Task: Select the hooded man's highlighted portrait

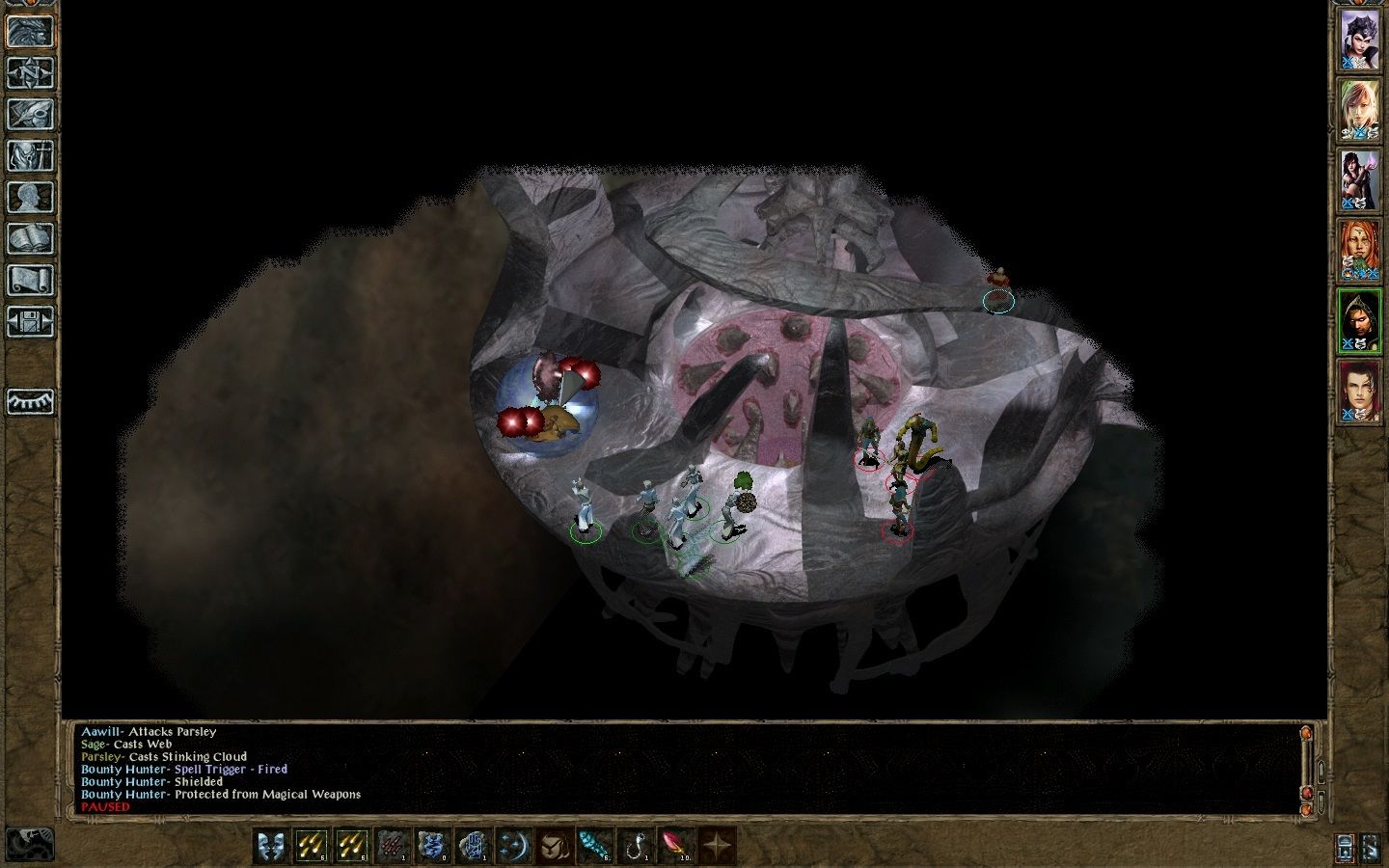Action: click(x=1359, y=321)
